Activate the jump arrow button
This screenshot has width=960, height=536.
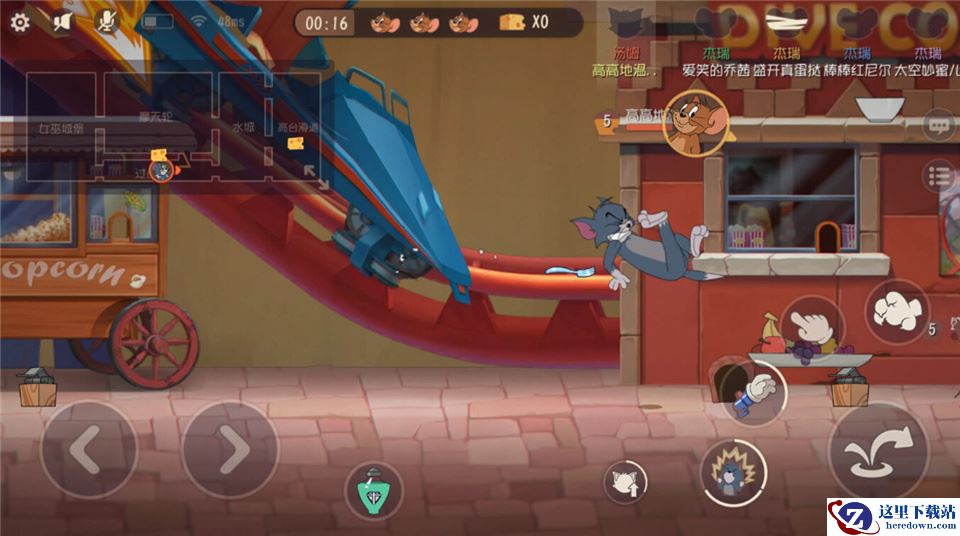pos(878,451)
